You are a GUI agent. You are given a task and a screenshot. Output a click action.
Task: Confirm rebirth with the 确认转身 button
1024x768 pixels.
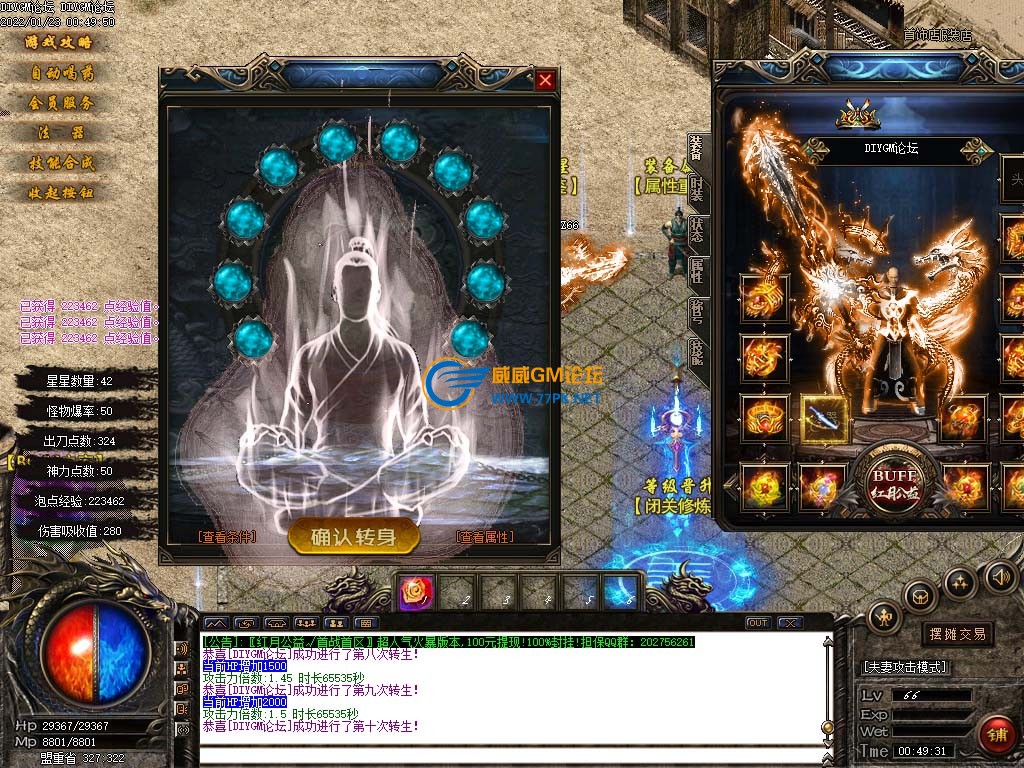point(354,537)
